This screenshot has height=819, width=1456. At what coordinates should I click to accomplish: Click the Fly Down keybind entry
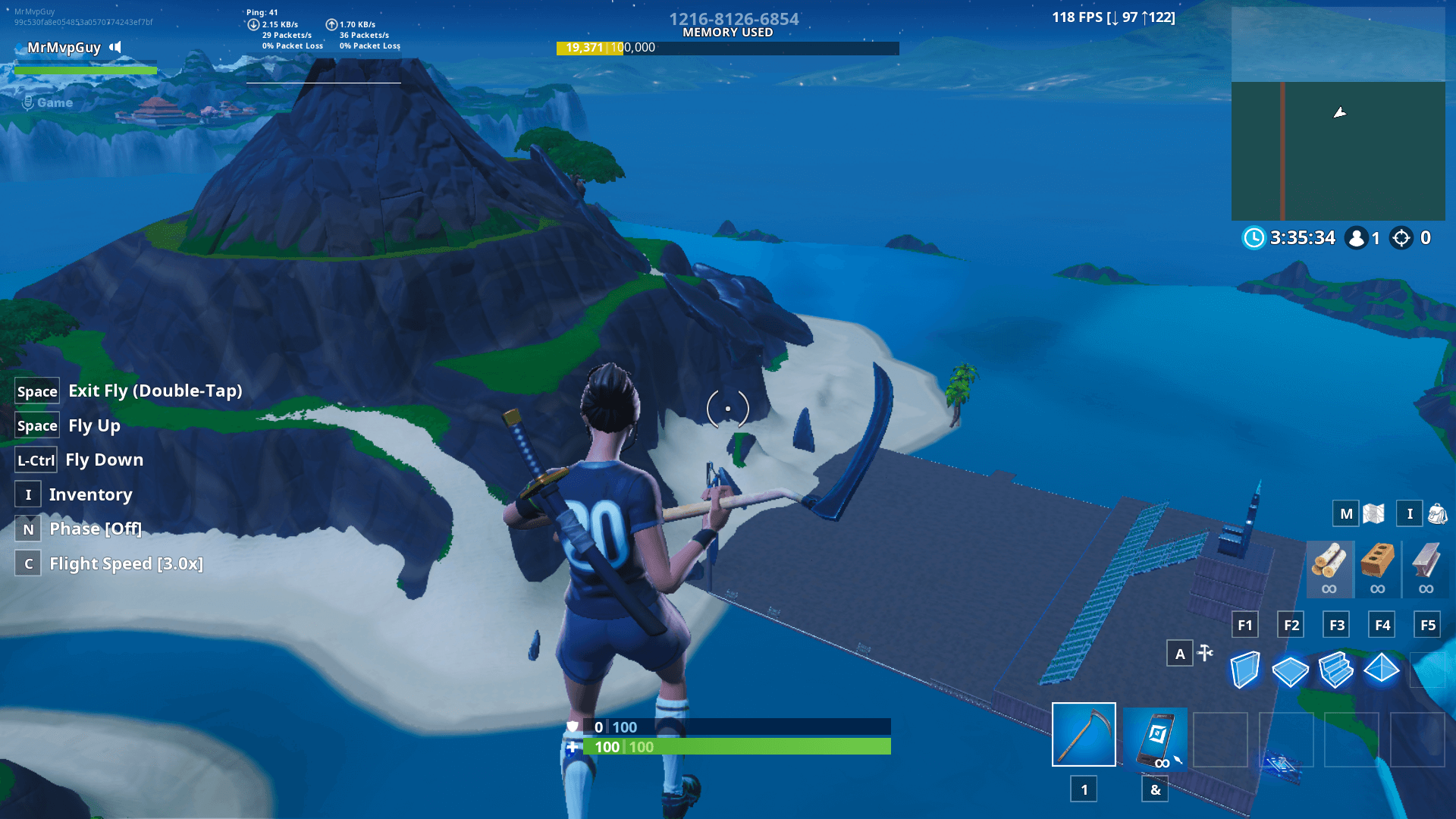[x=104, y=459]
